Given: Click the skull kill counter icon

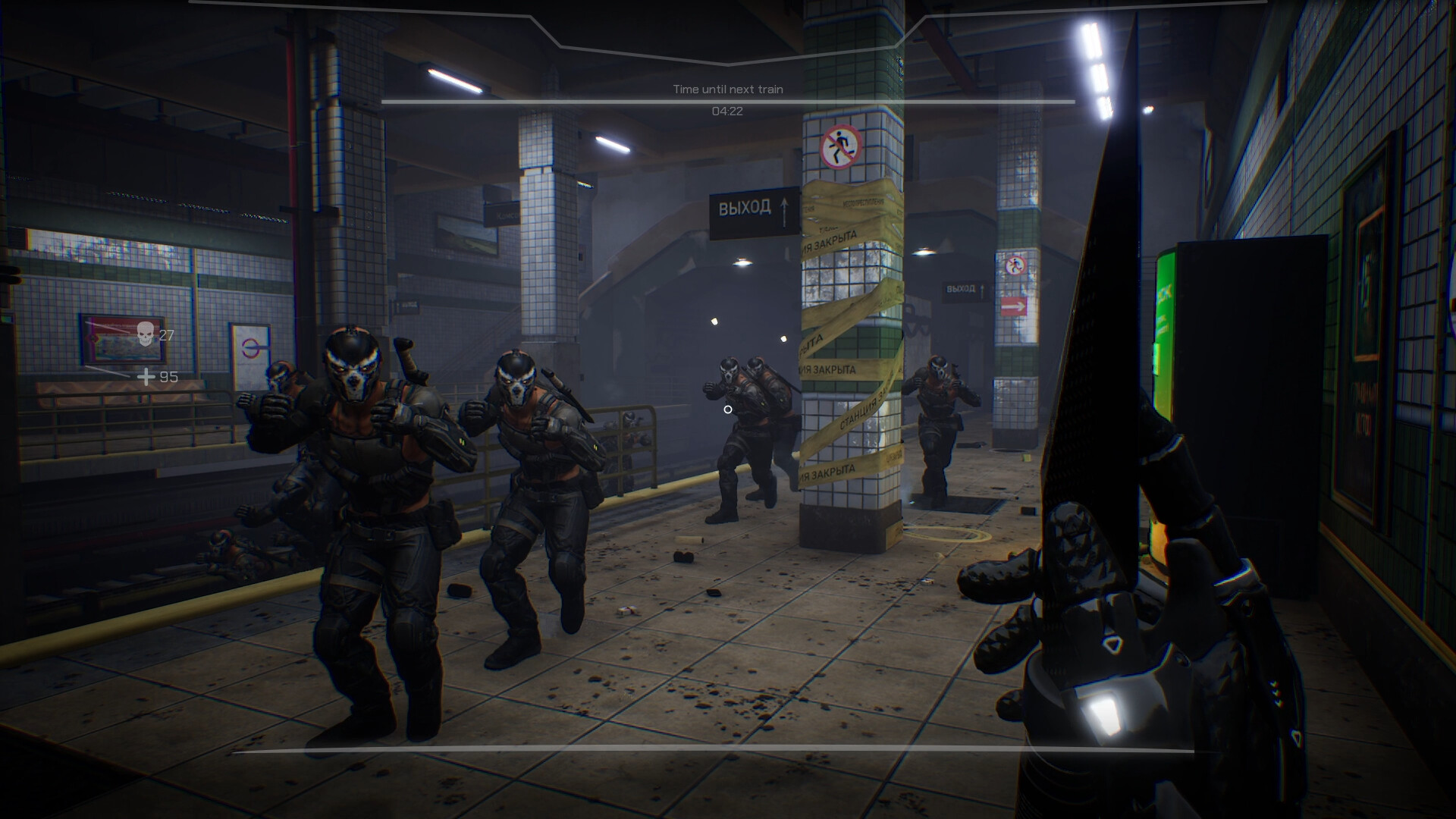Looking at the screenshot, I should click(x=146, y=334).
